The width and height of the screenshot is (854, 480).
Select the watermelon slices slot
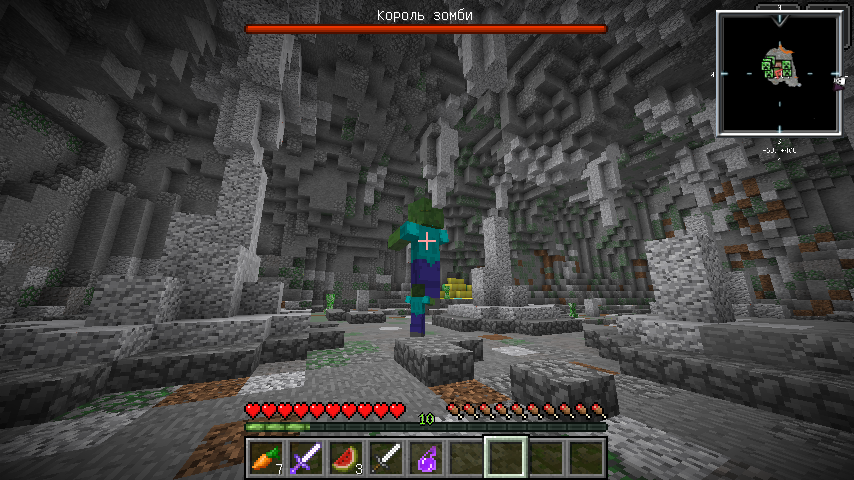click(345, 458)
